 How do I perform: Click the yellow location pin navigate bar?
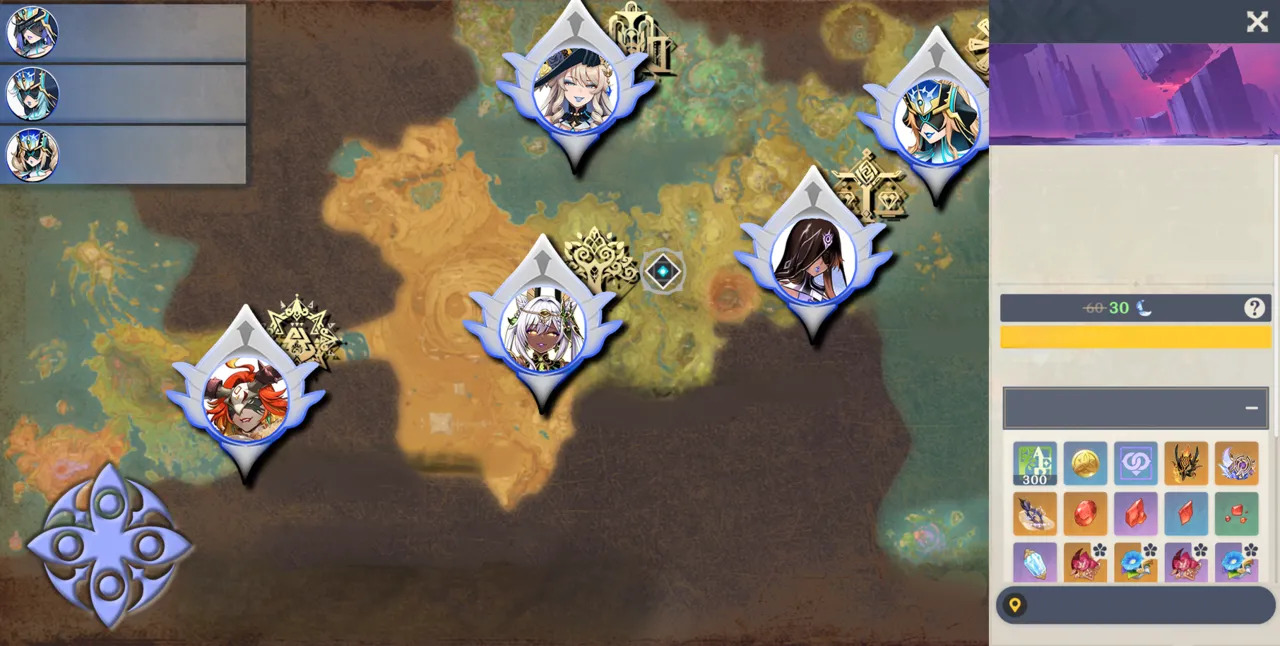(1135, 605)
